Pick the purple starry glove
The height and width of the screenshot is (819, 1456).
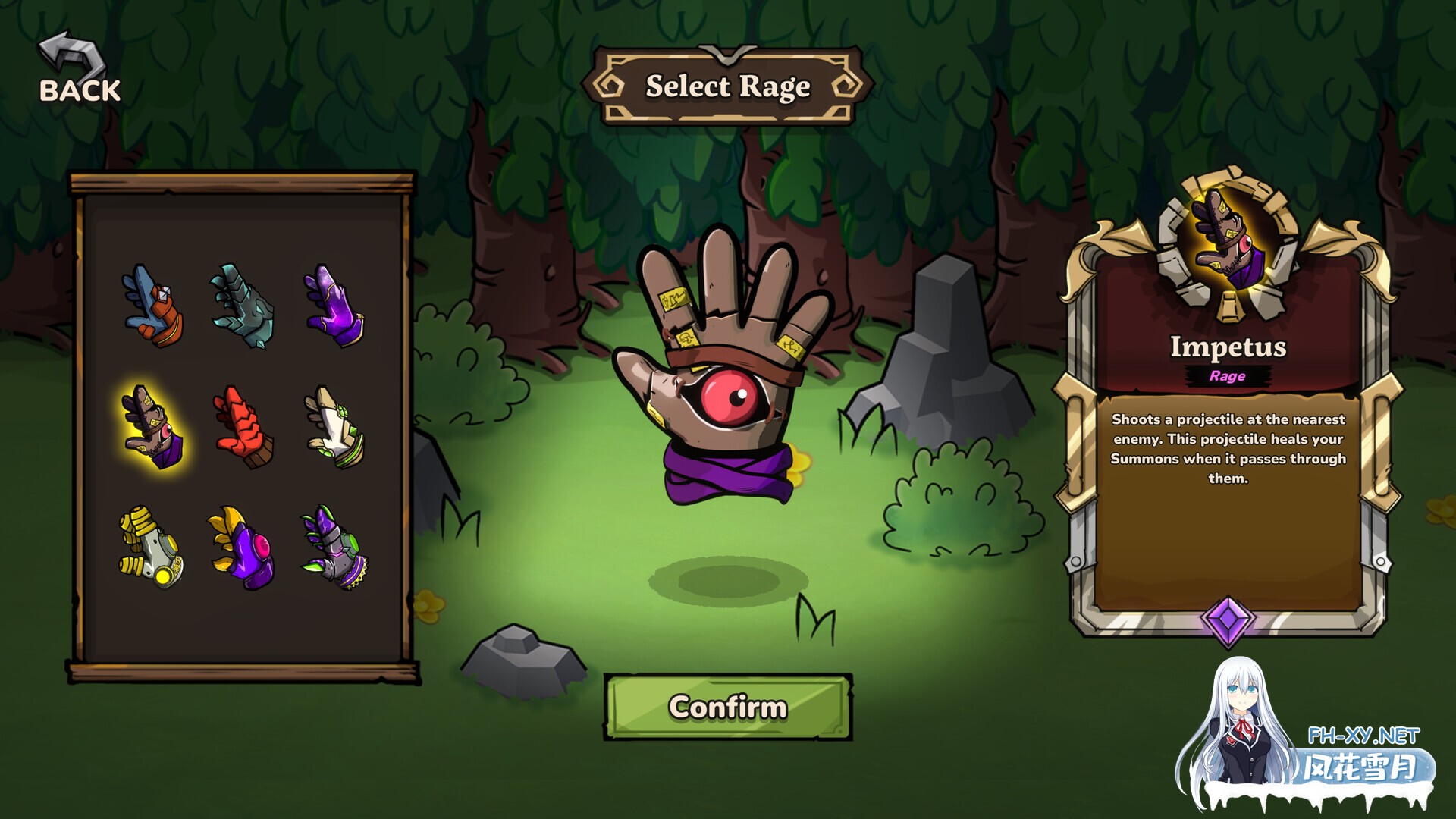click(x=334, y=306)
